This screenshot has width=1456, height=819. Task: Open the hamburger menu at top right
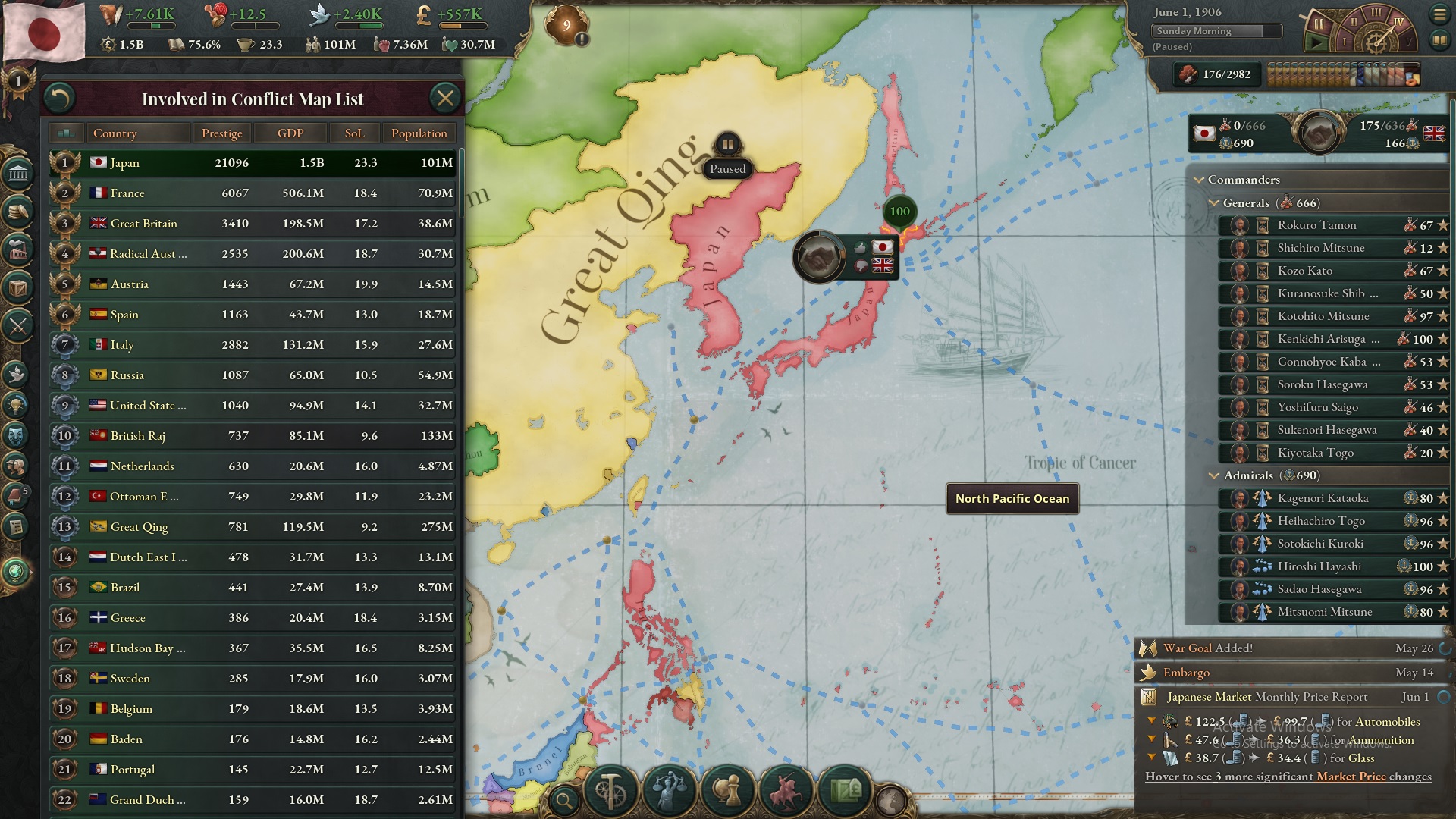coord(1440,14)
